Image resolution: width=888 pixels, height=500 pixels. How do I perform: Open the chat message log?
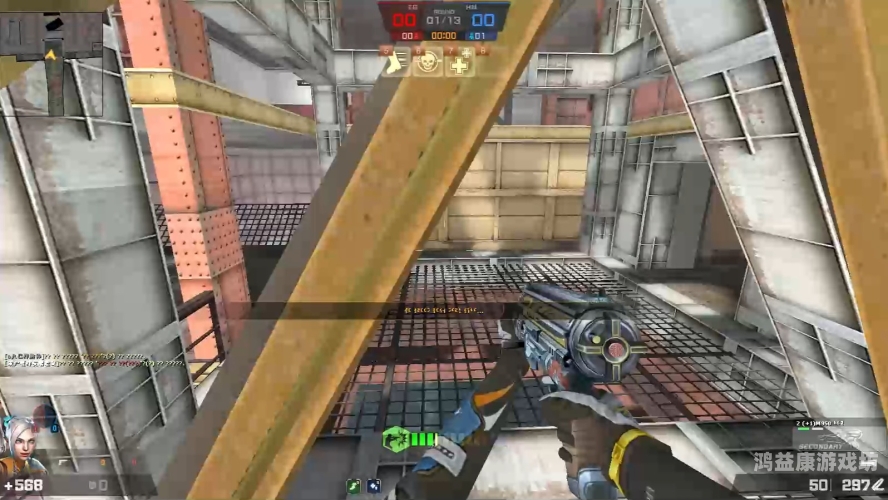point(92,359)
